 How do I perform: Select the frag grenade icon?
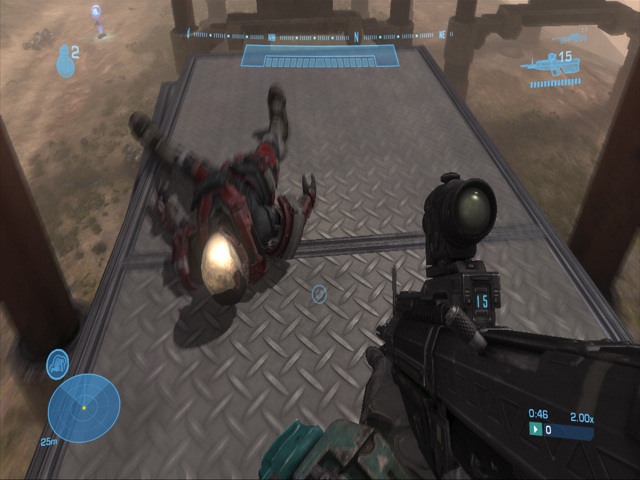point(66,61)
